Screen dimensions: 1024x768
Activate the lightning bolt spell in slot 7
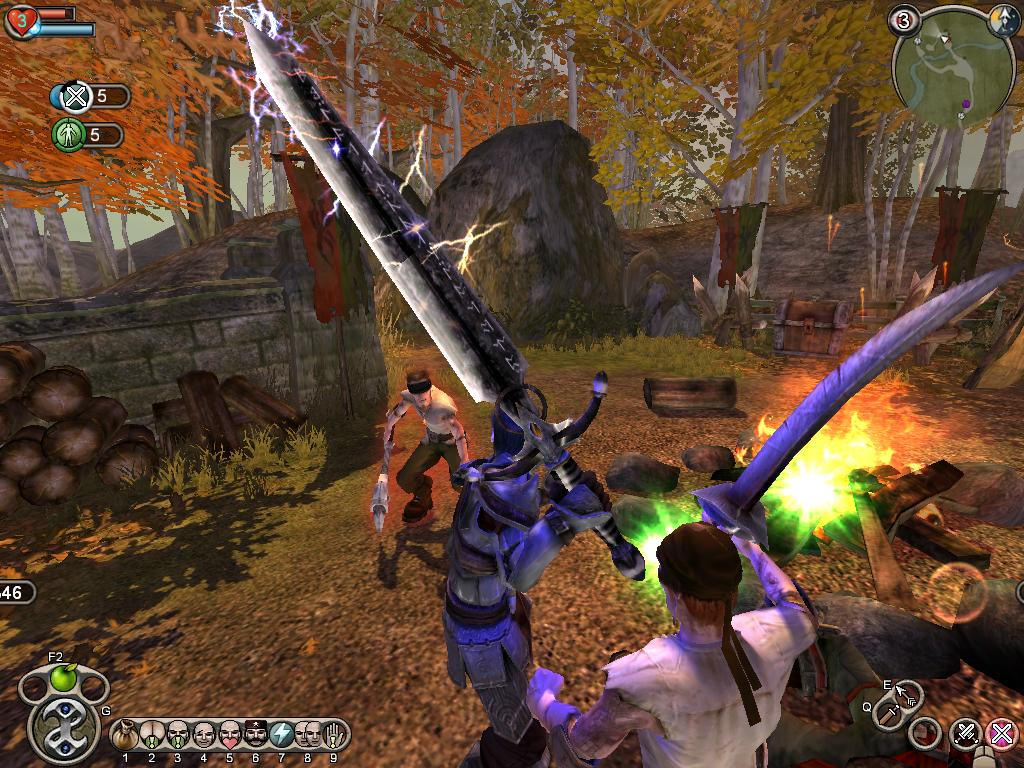pos(282,735)
